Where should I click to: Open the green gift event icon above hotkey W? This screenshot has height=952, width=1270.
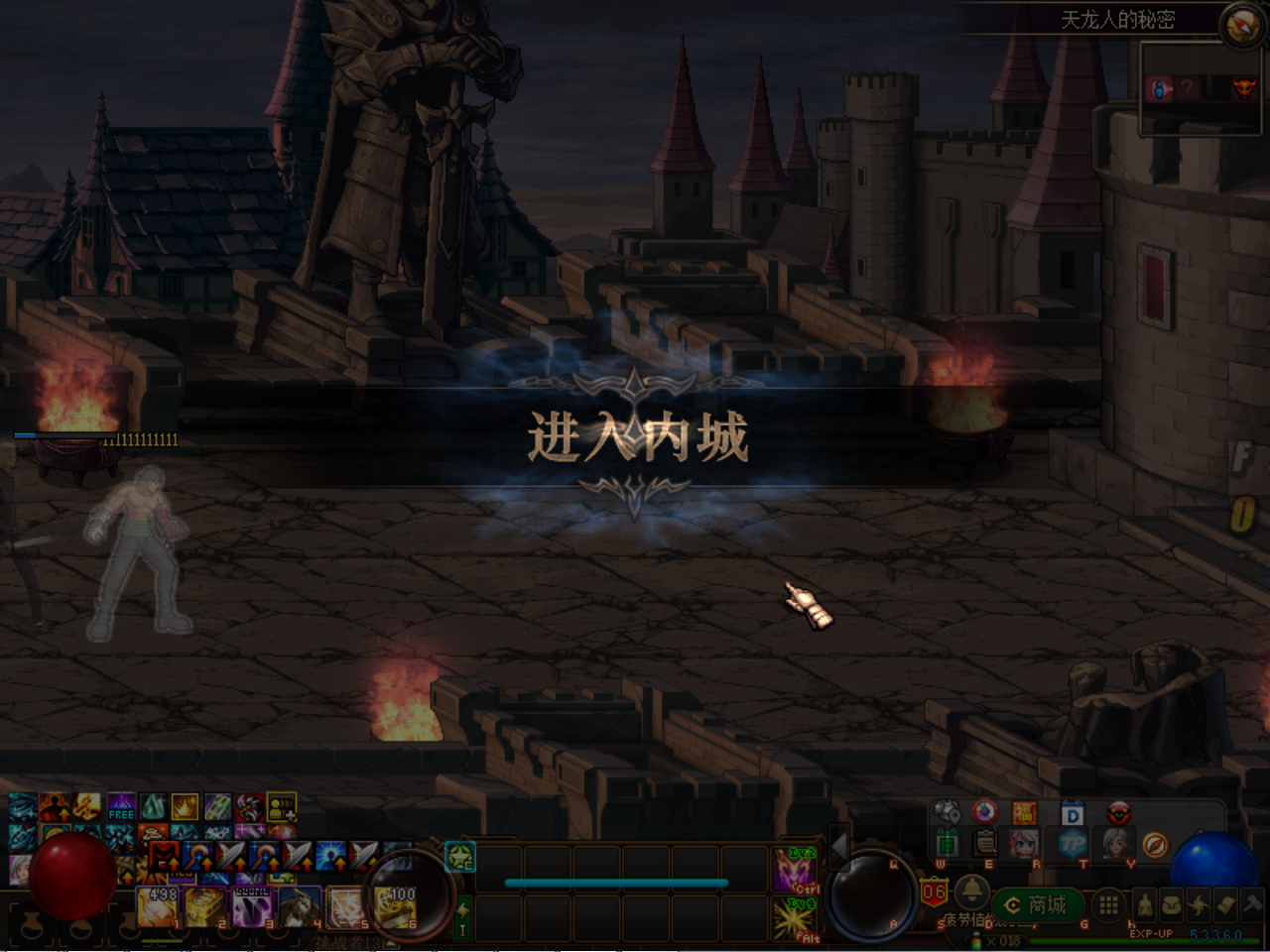(x=948, y=842)
